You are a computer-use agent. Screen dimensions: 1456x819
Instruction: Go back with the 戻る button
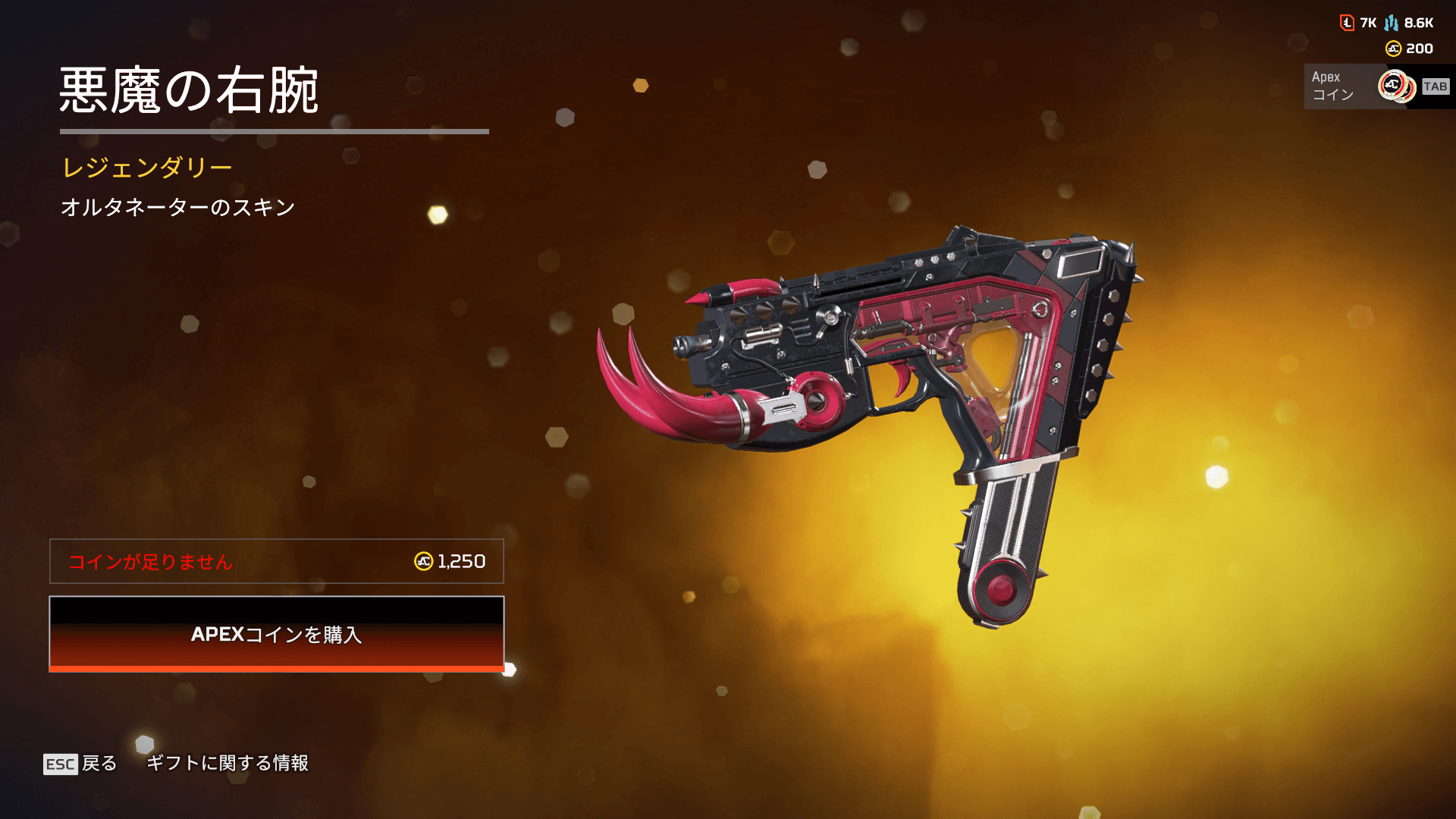[x=81, y=763]
